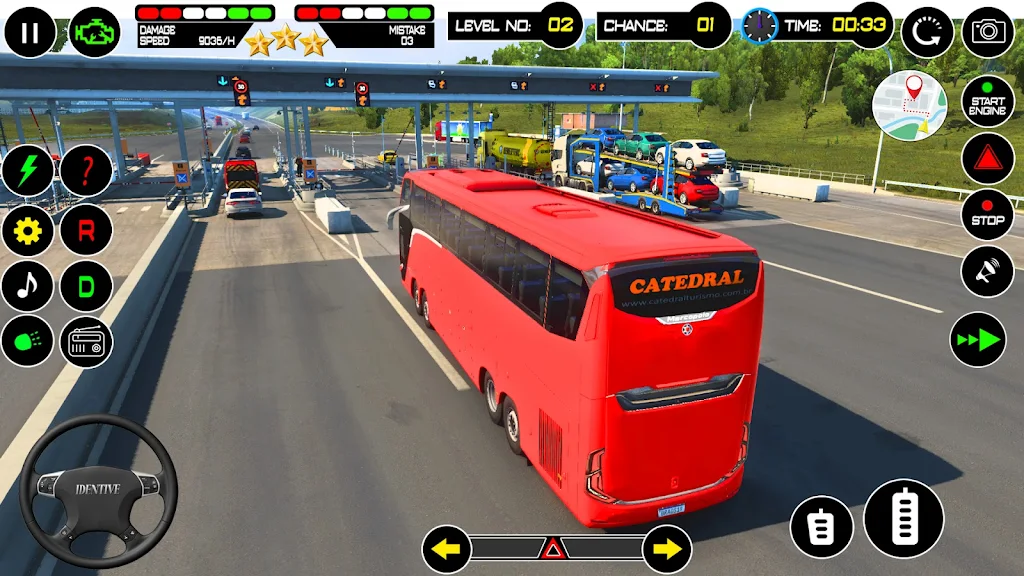Shift into reverse gear R
This screenshot has width=1024, height=576.
pyautogui.click(x=86, y=230)
